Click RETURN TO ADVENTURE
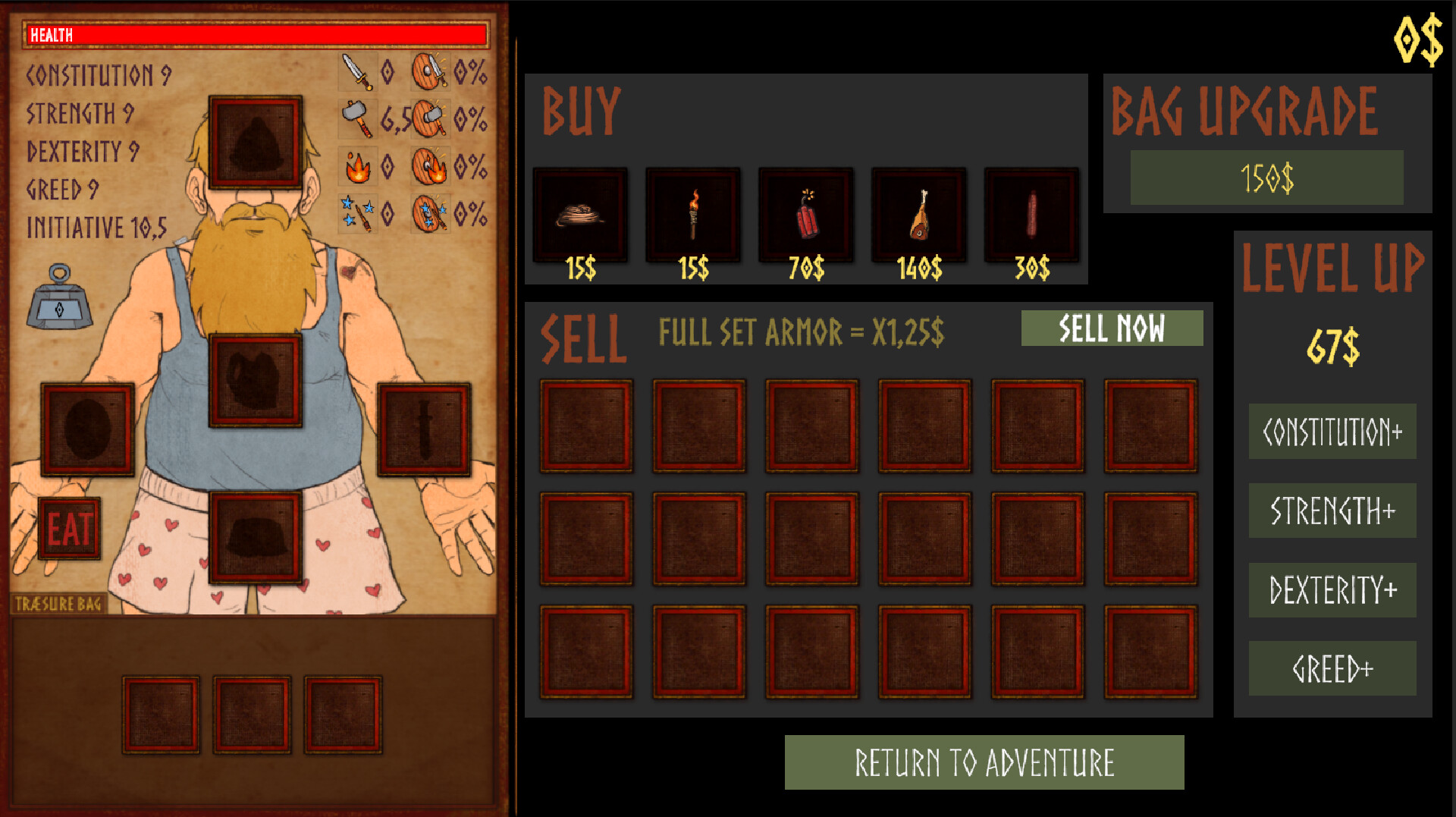Viewport: 1456px width, 817px height. 984,762
